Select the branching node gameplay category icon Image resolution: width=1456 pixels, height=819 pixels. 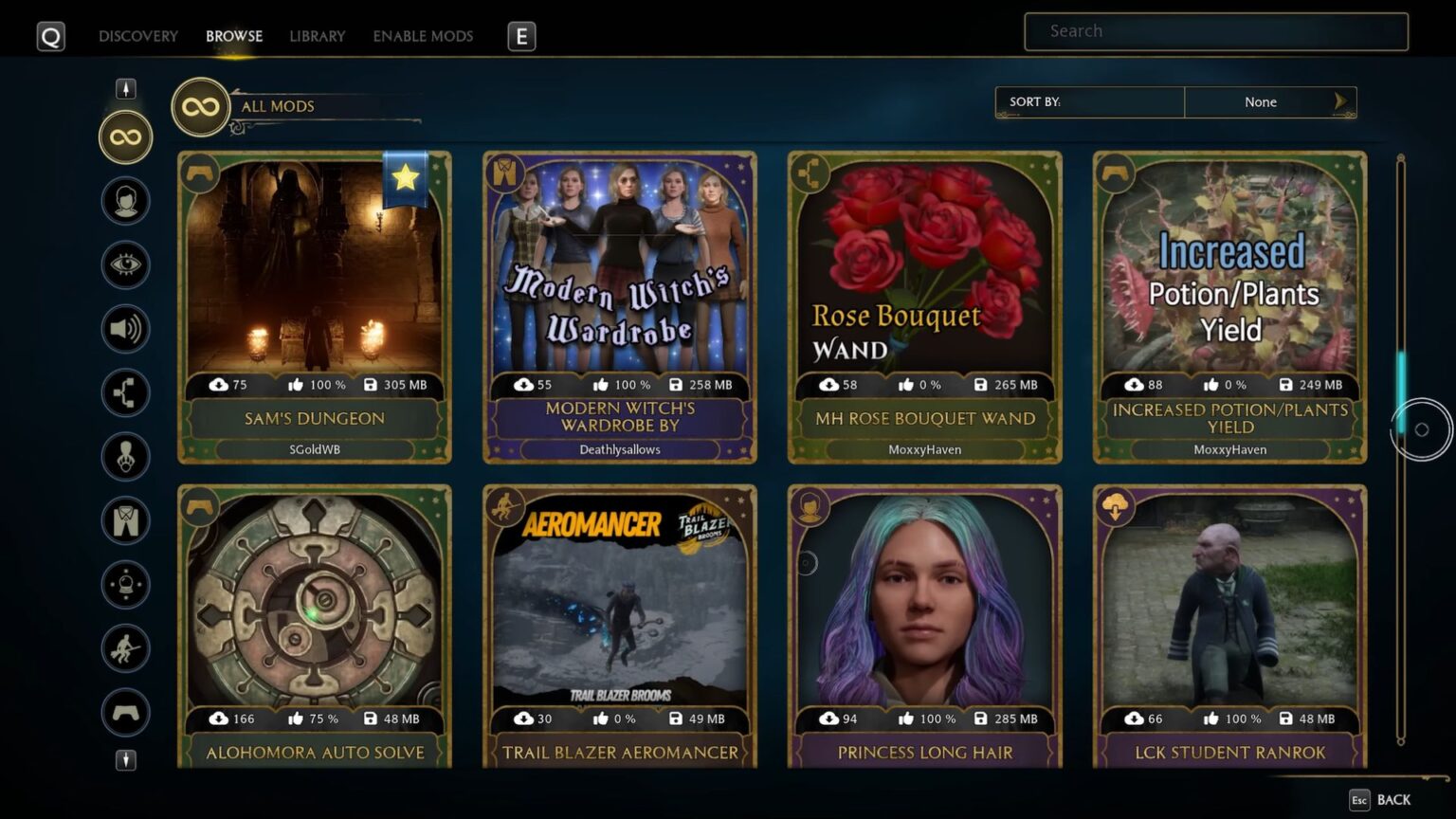pos(124,392)
